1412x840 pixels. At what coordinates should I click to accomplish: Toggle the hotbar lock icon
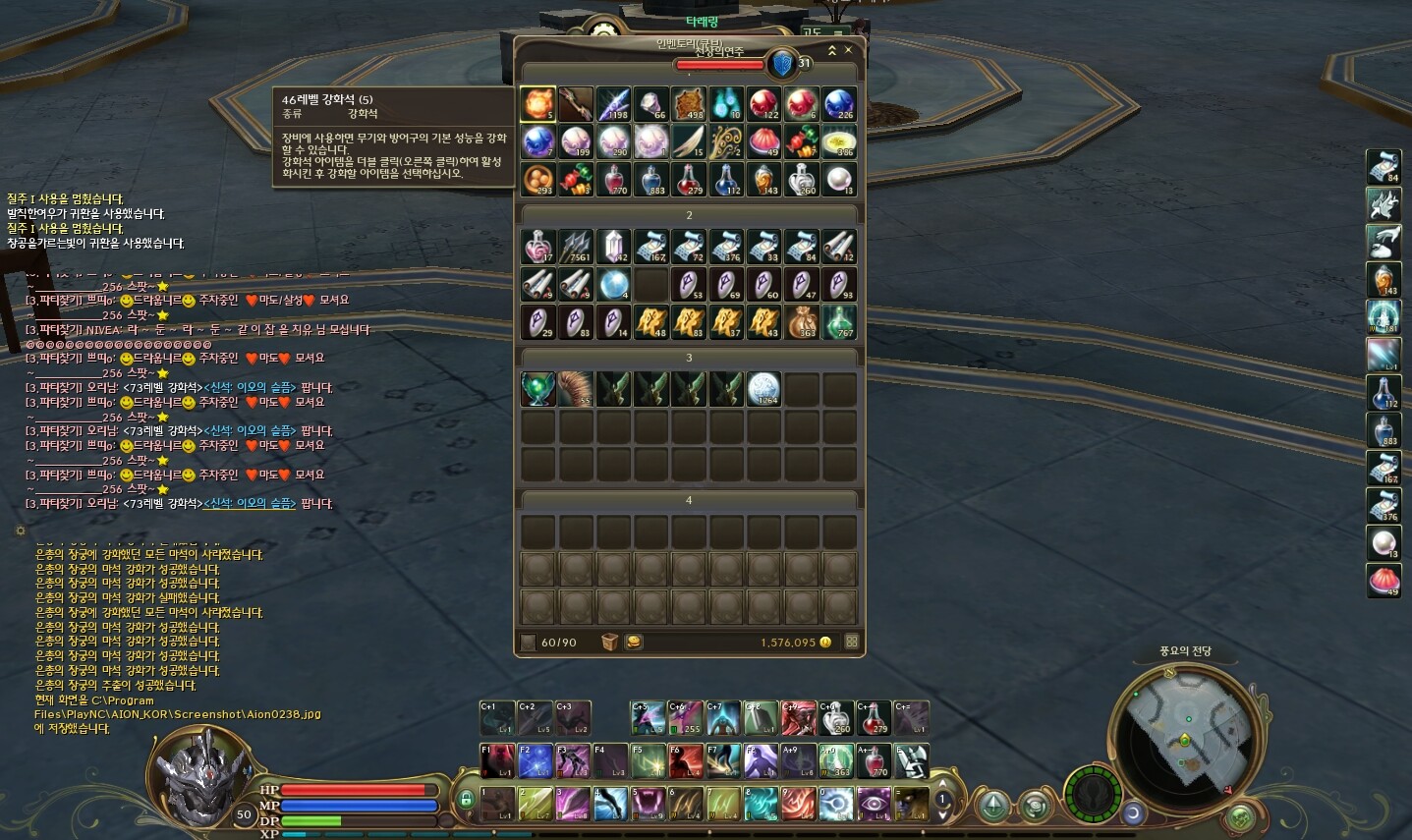(466, 799)
